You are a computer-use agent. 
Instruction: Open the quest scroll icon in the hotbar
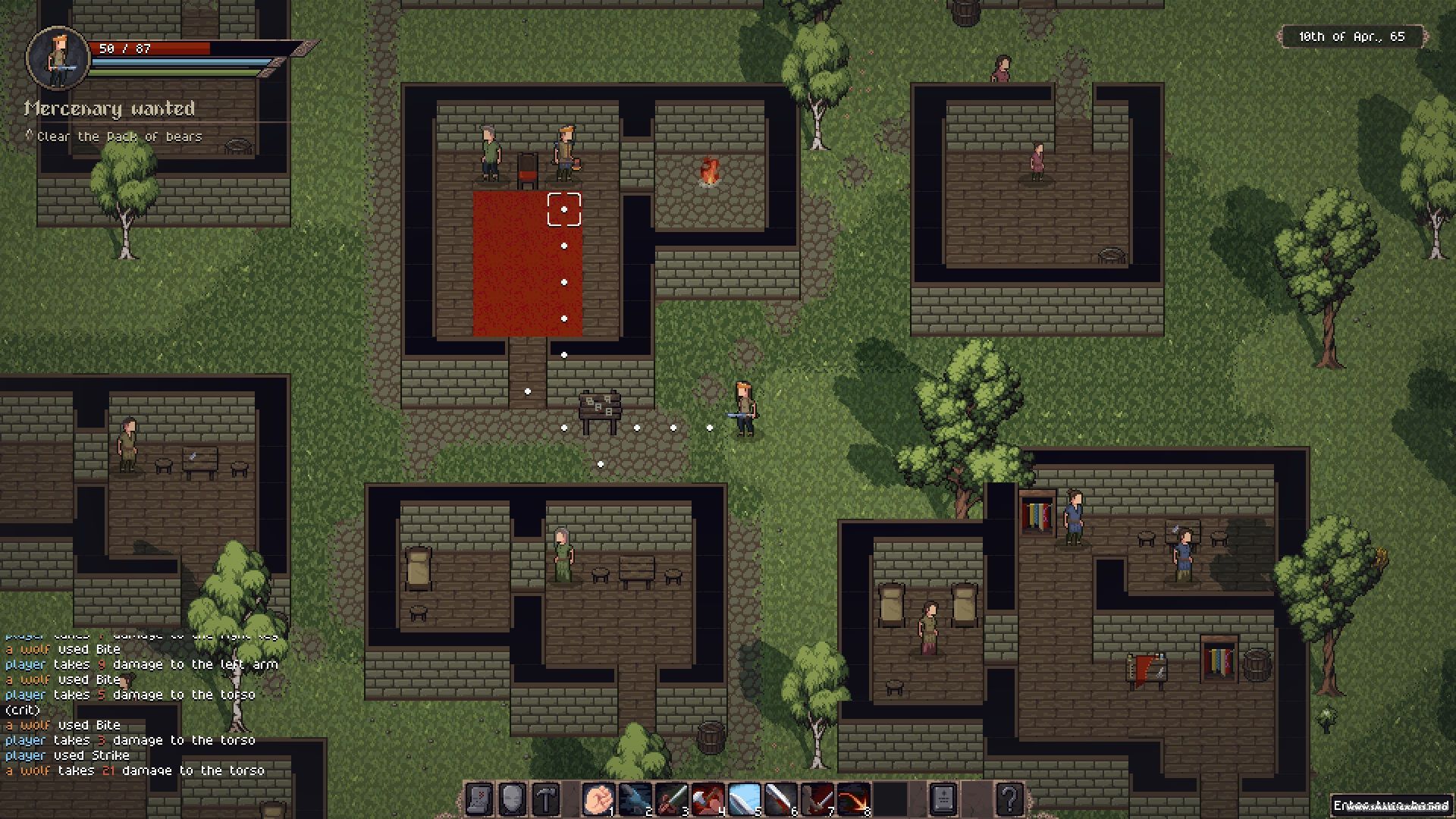[479, 799]
